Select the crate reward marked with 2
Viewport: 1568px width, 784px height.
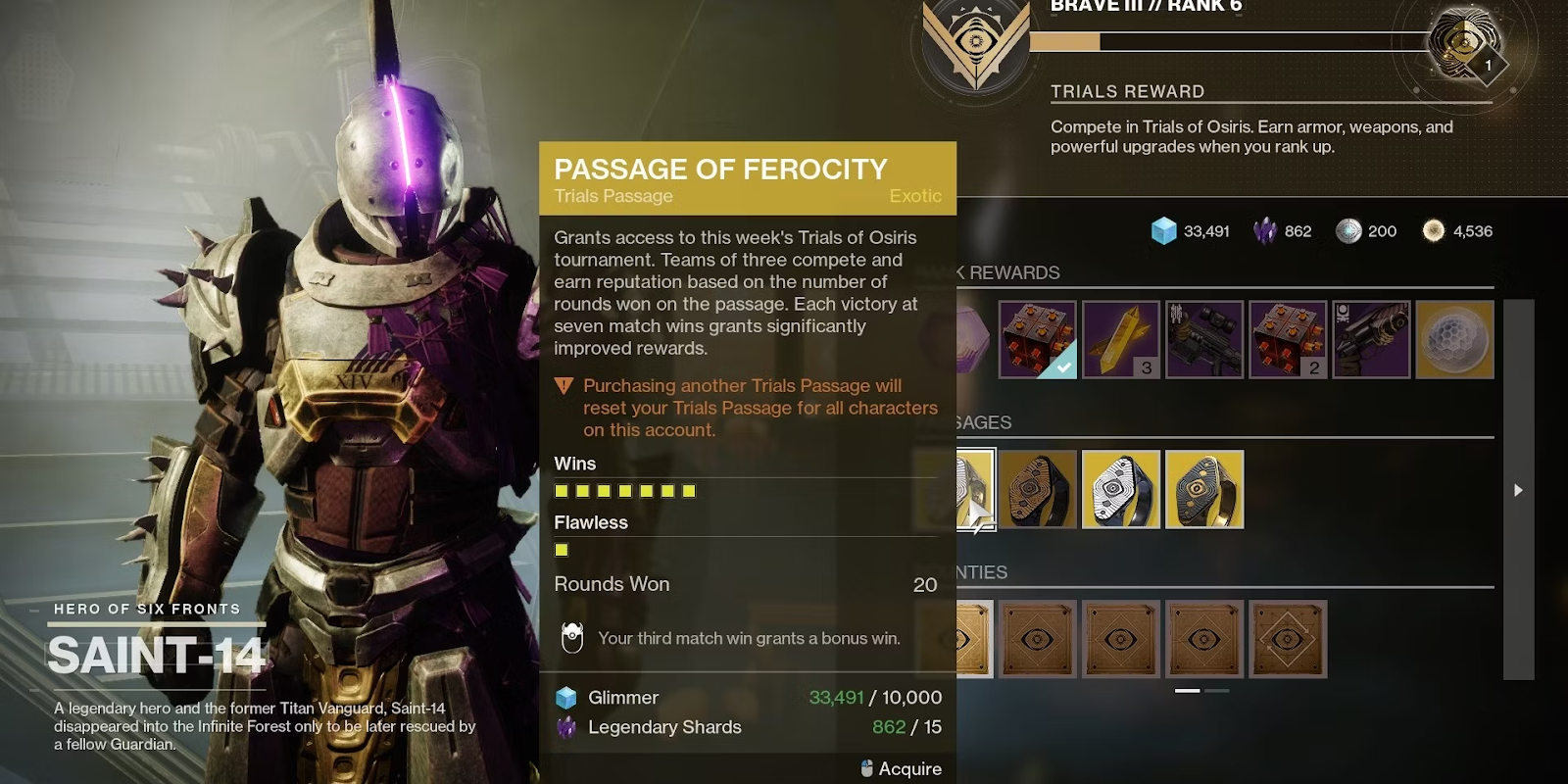[1288, 339]
